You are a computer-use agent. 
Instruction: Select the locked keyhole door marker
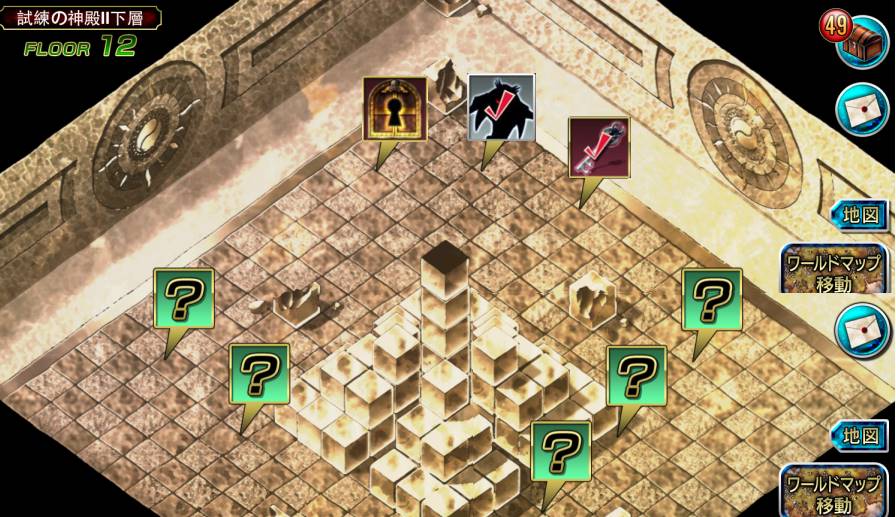pyautogui.click(x=394, y=109)
